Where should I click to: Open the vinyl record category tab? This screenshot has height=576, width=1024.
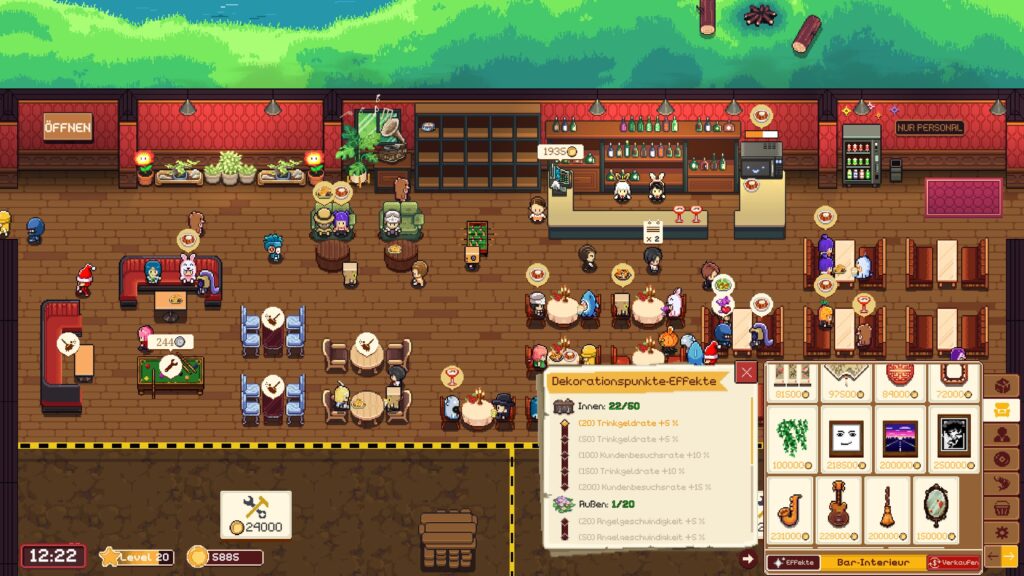(x=1001, y=458)
